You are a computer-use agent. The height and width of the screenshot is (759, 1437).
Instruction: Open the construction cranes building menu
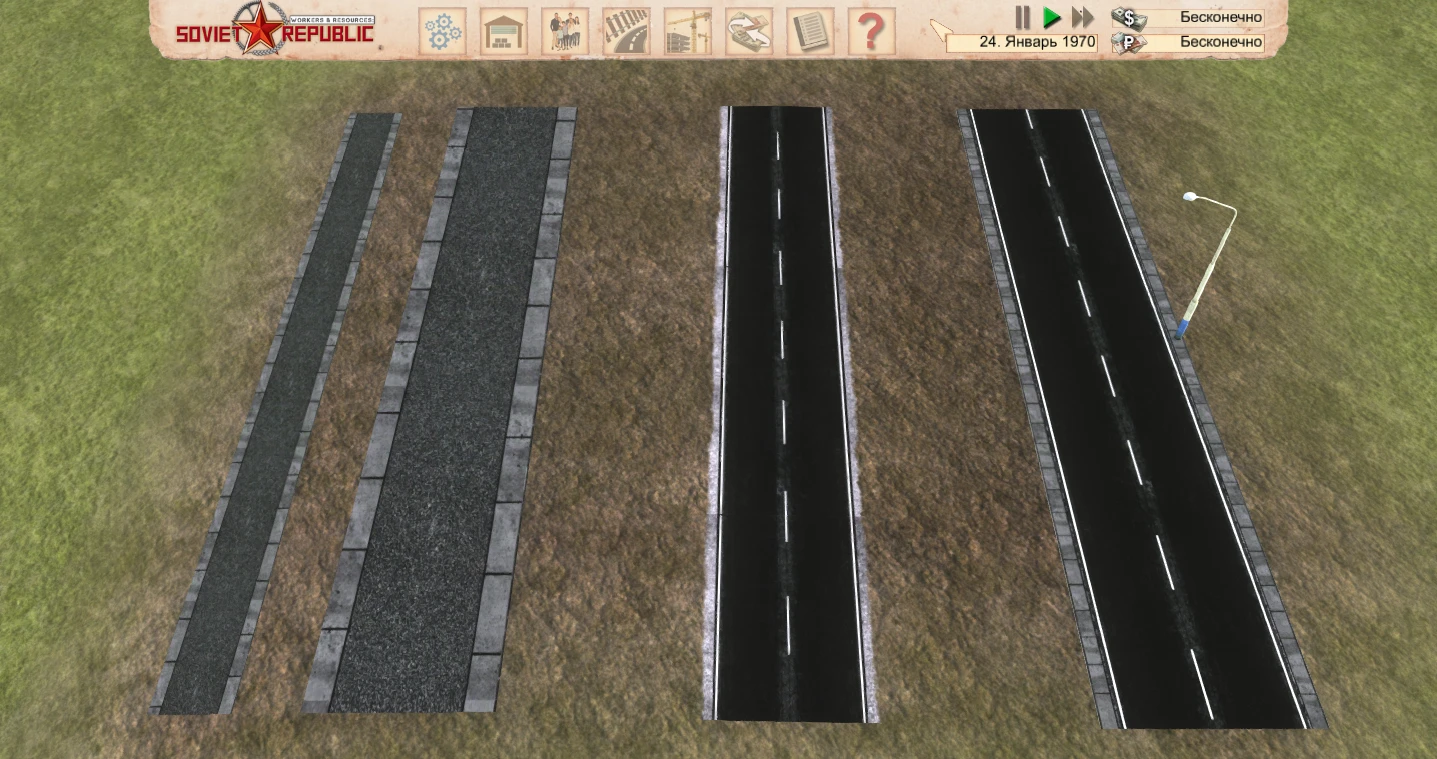click(x=688, y=31)
